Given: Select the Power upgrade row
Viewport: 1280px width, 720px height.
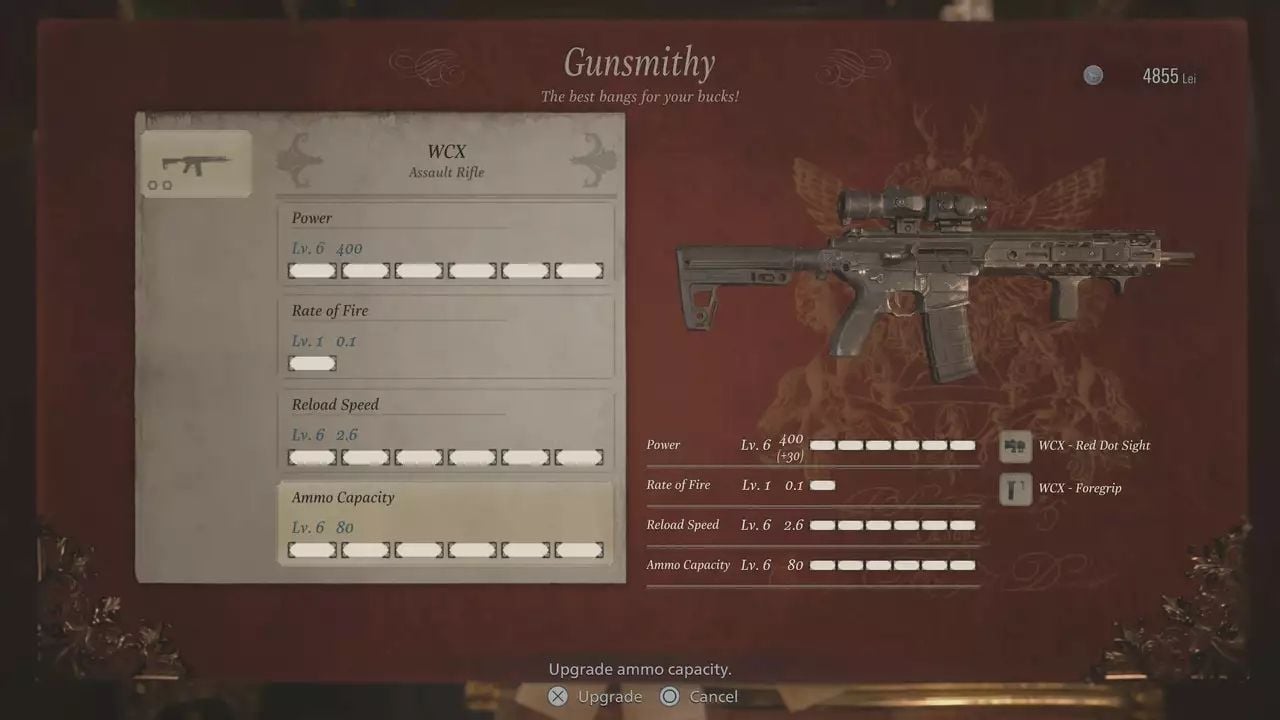Looking at the screenshot, I should click(x=445, y=244).
